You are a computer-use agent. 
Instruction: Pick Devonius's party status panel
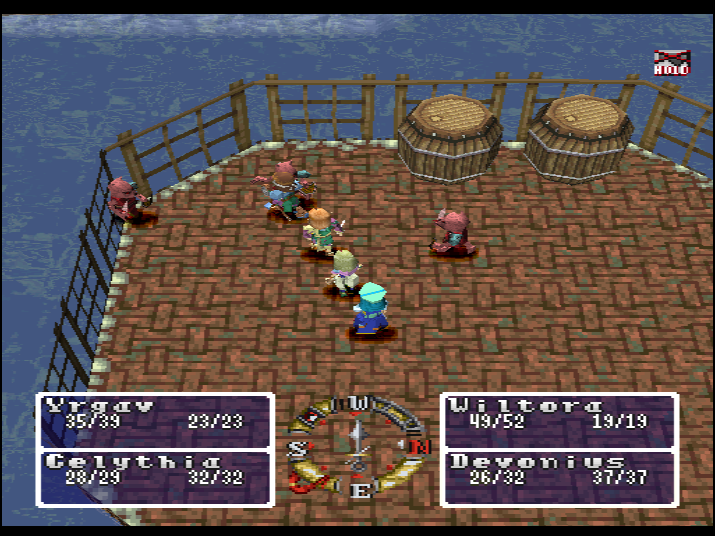pos(560,477)
